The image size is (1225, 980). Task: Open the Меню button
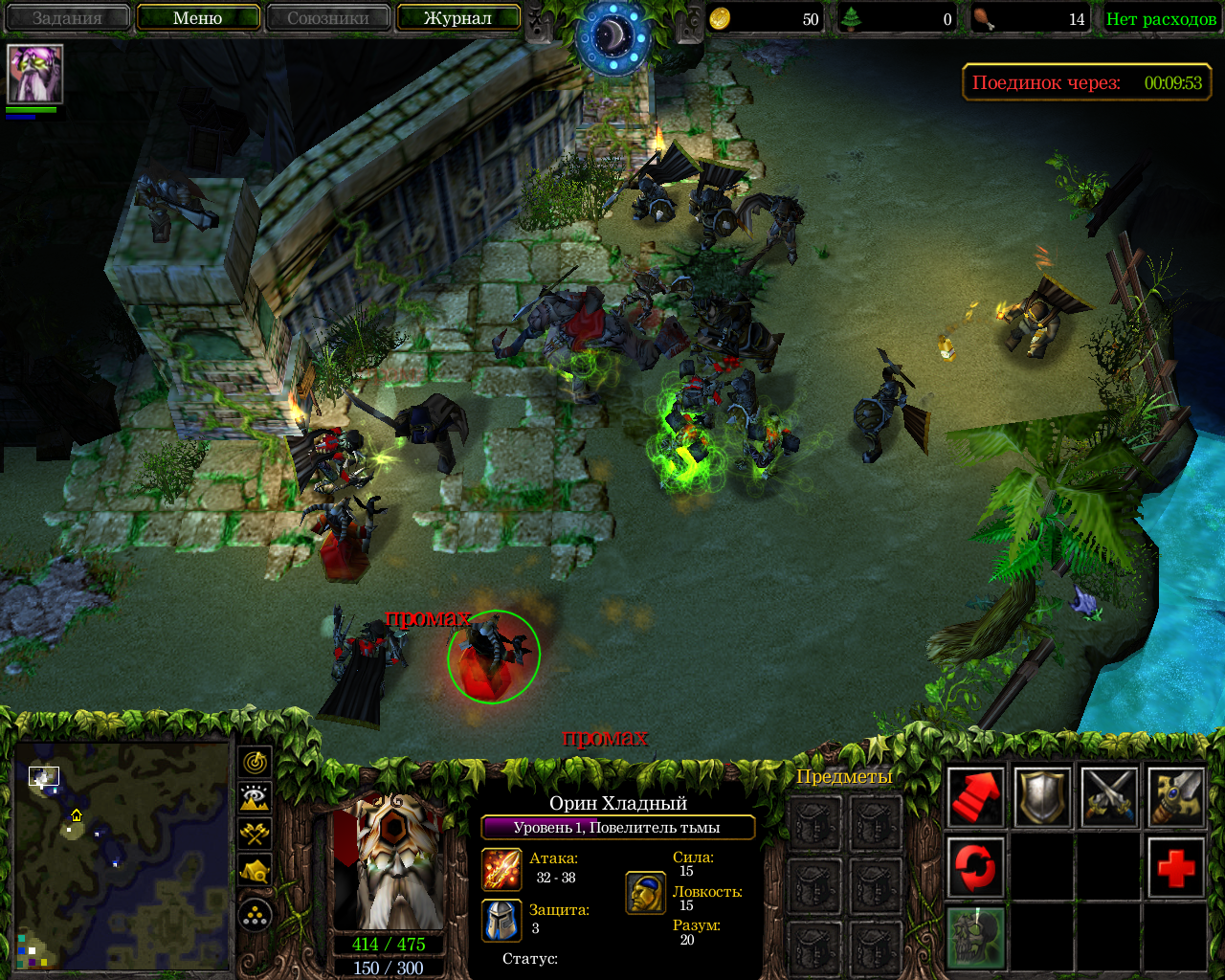198,18
